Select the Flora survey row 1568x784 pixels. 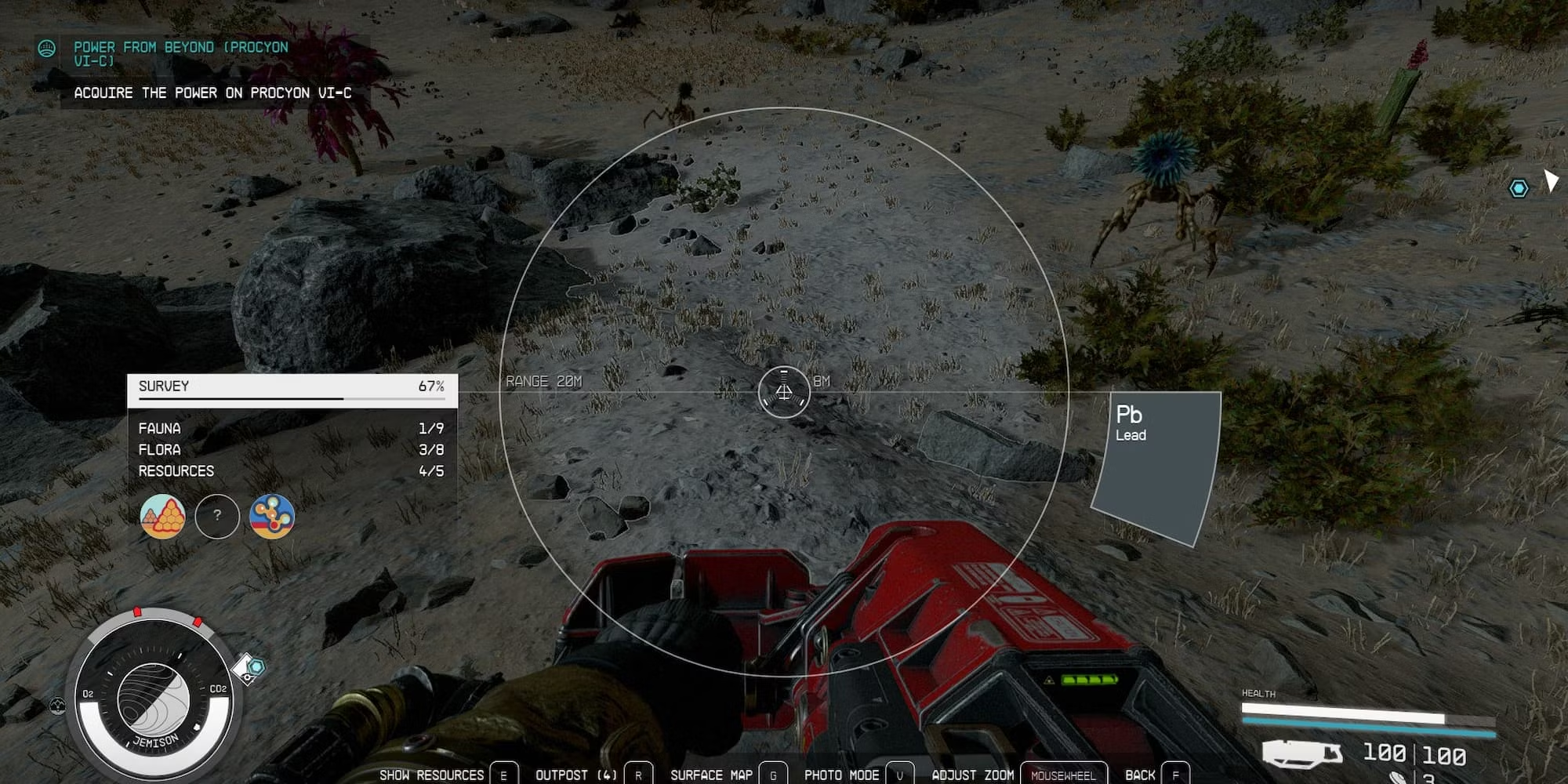point(291,449)
